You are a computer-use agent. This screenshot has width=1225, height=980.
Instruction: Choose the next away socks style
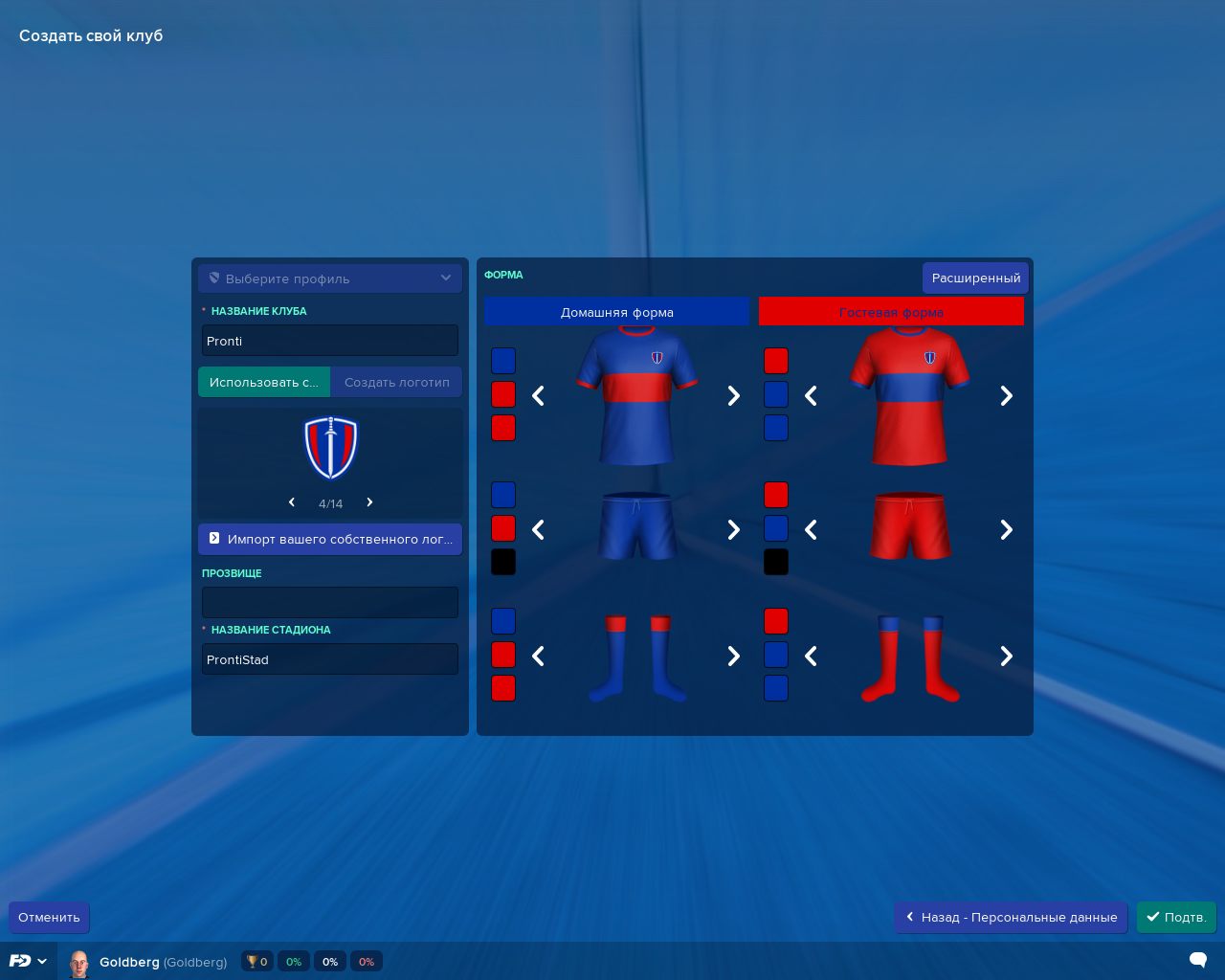pos(1006,657)
